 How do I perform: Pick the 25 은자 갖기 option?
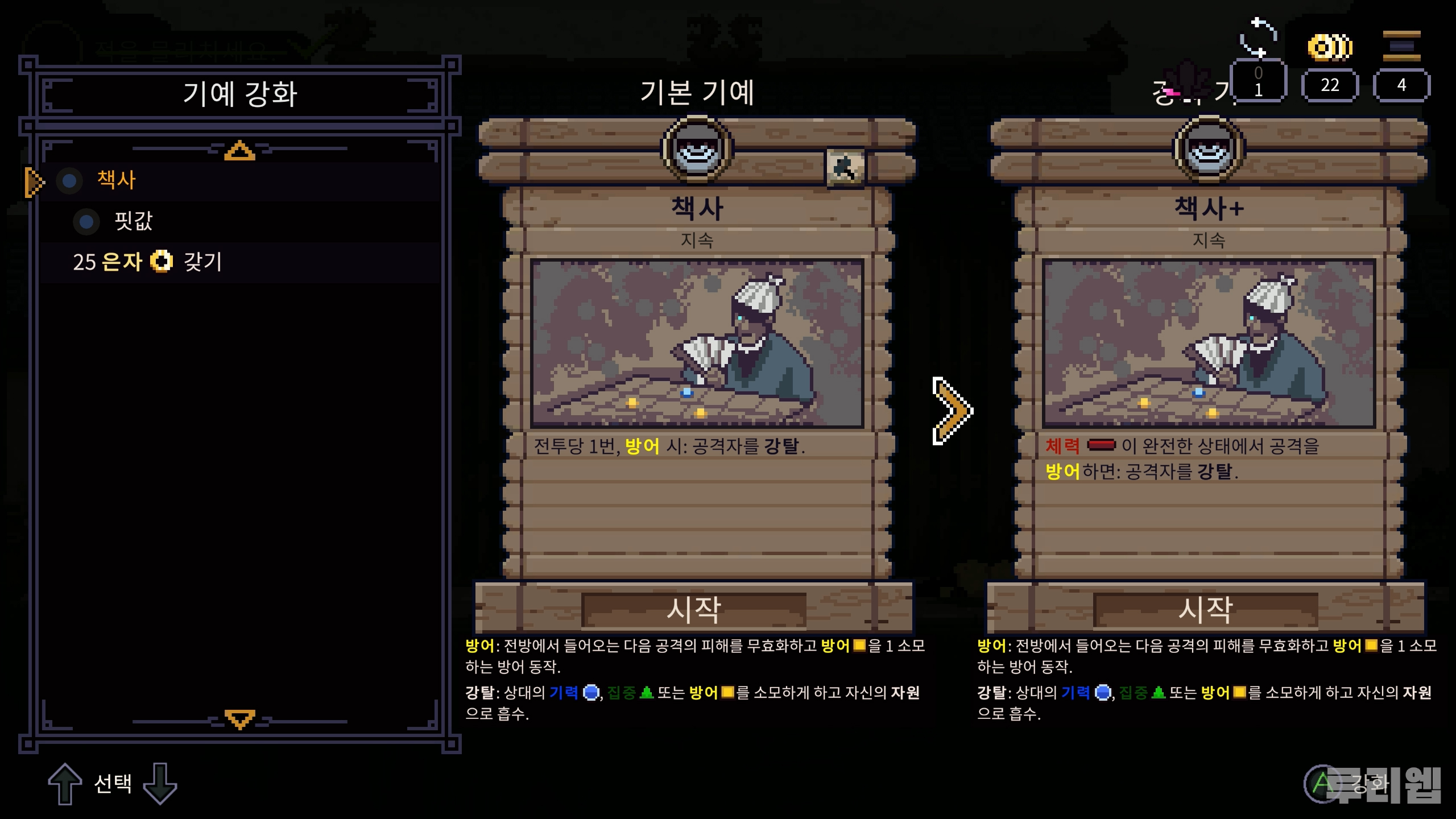point(147,262)
